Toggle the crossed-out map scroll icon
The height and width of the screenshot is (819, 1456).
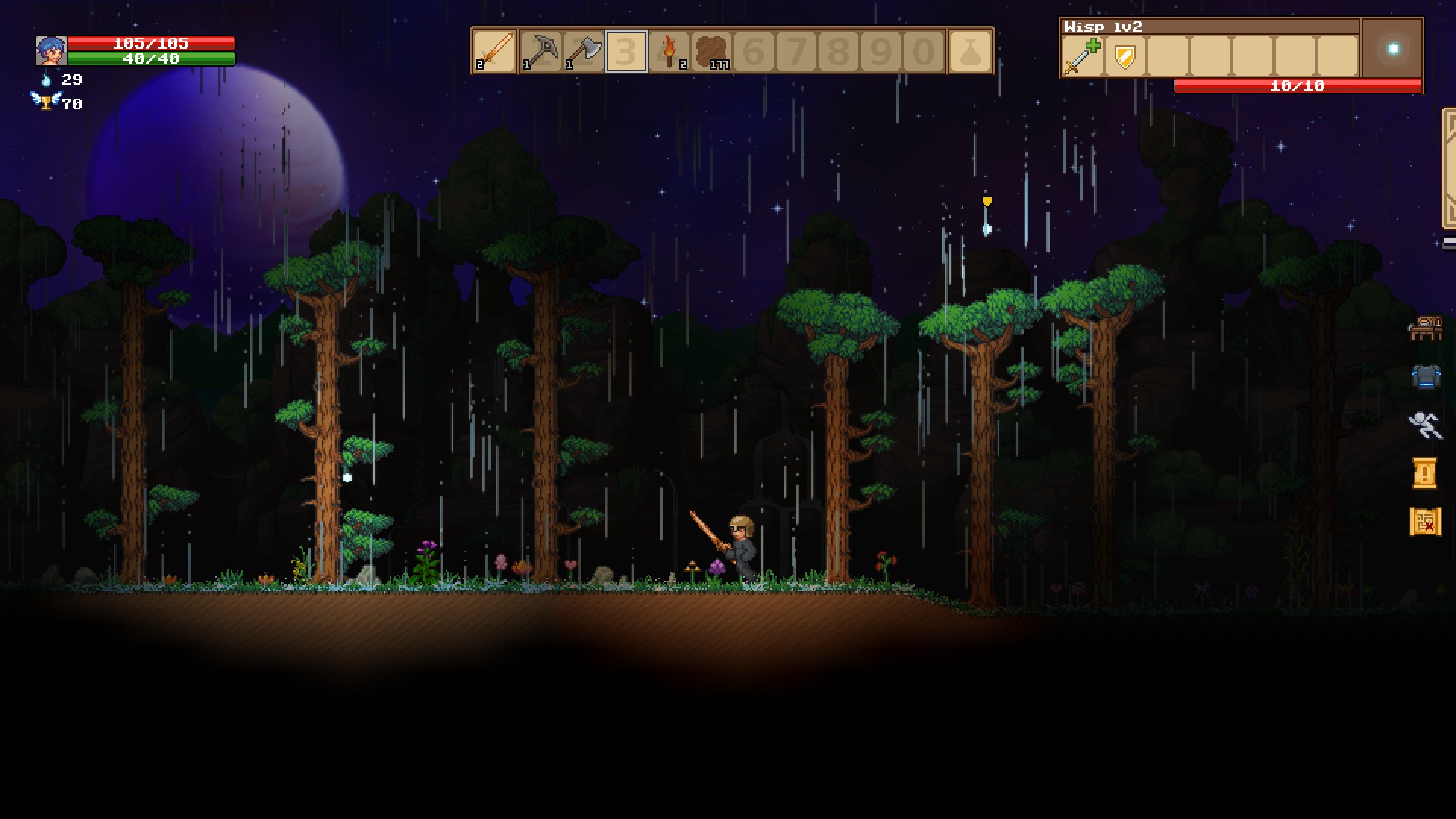[x=1424, y=522]
